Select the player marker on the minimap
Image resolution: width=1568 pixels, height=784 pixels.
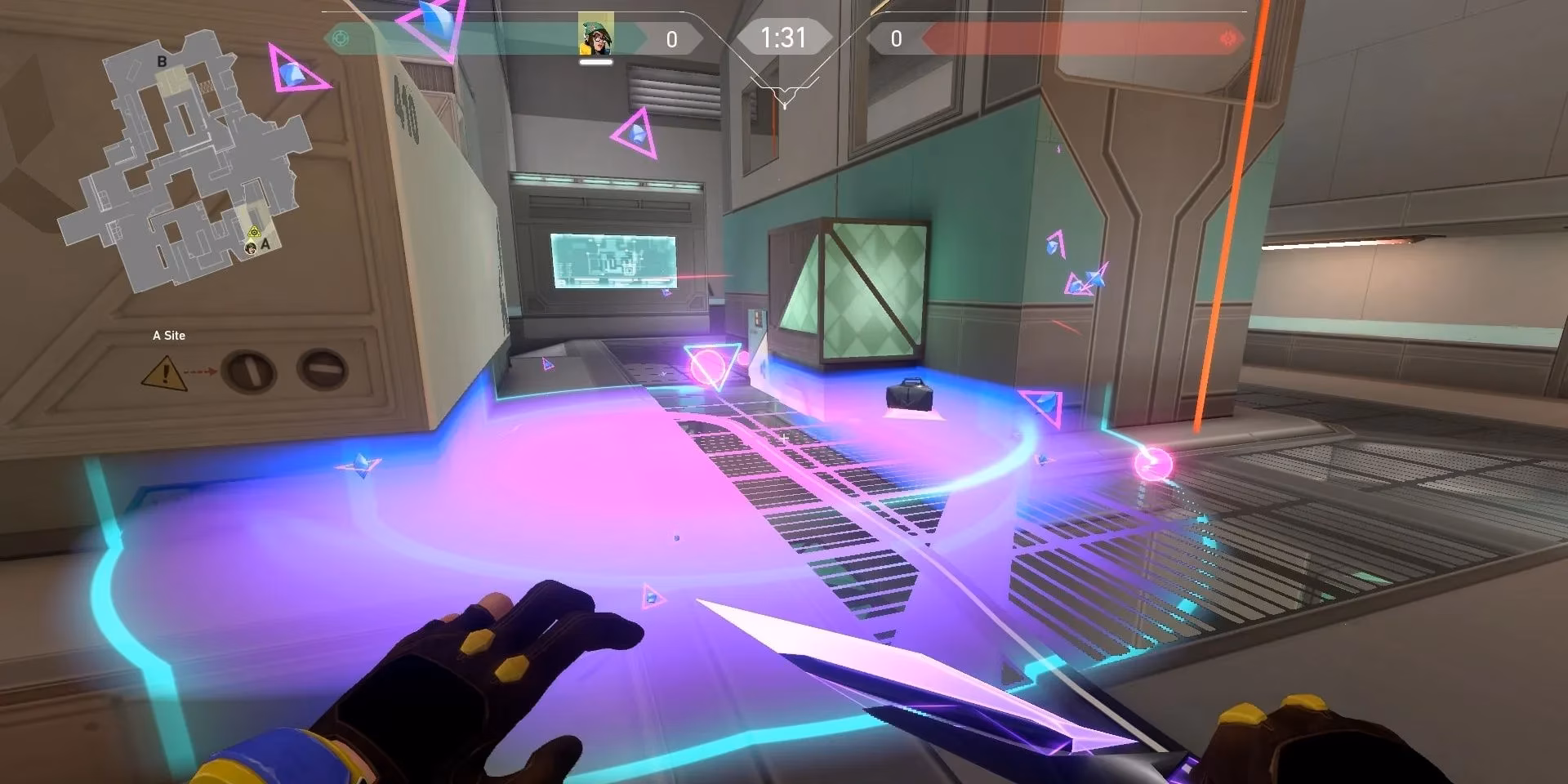(253, 246)
